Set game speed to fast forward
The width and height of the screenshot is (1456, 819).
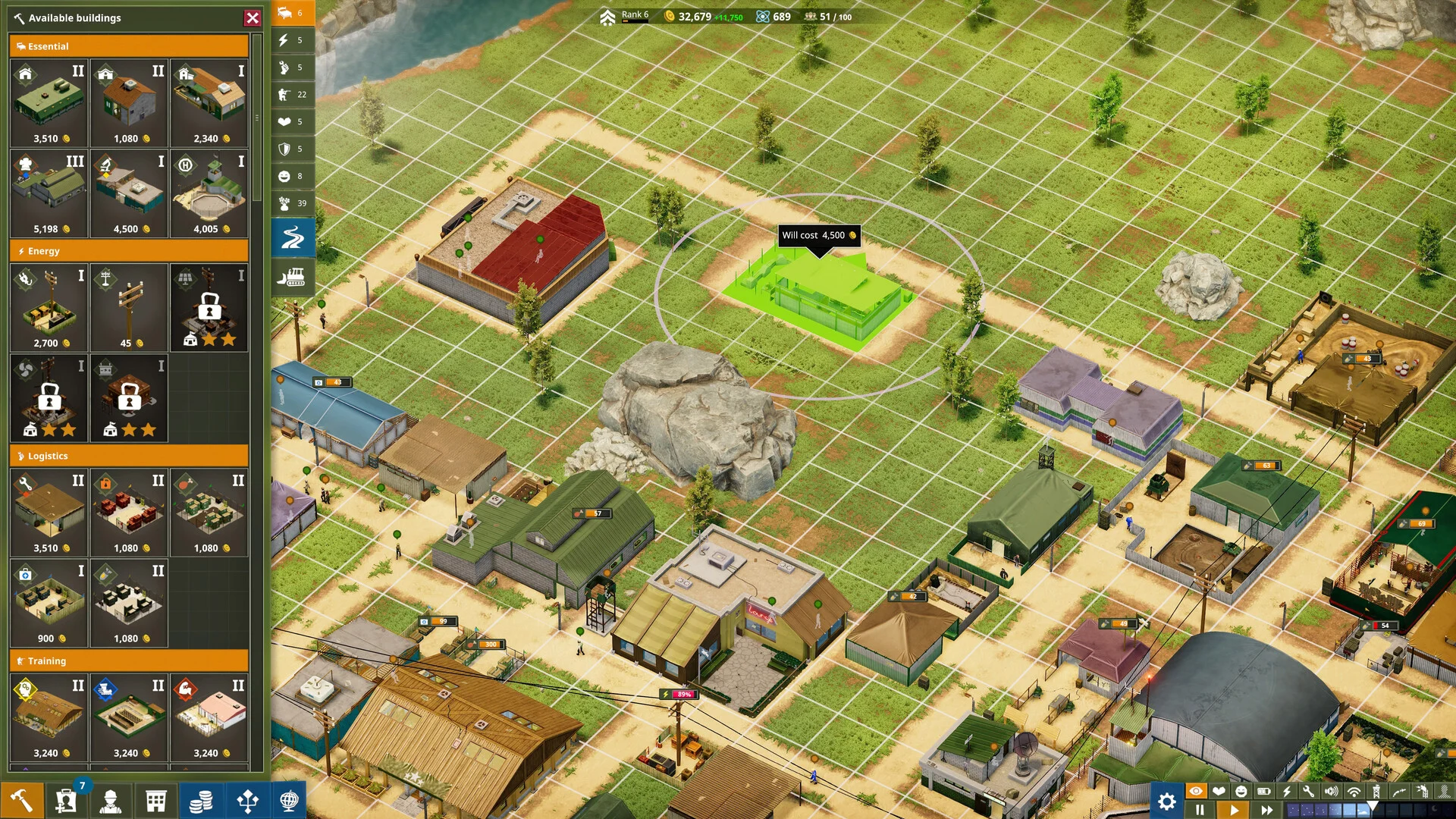1266,810
